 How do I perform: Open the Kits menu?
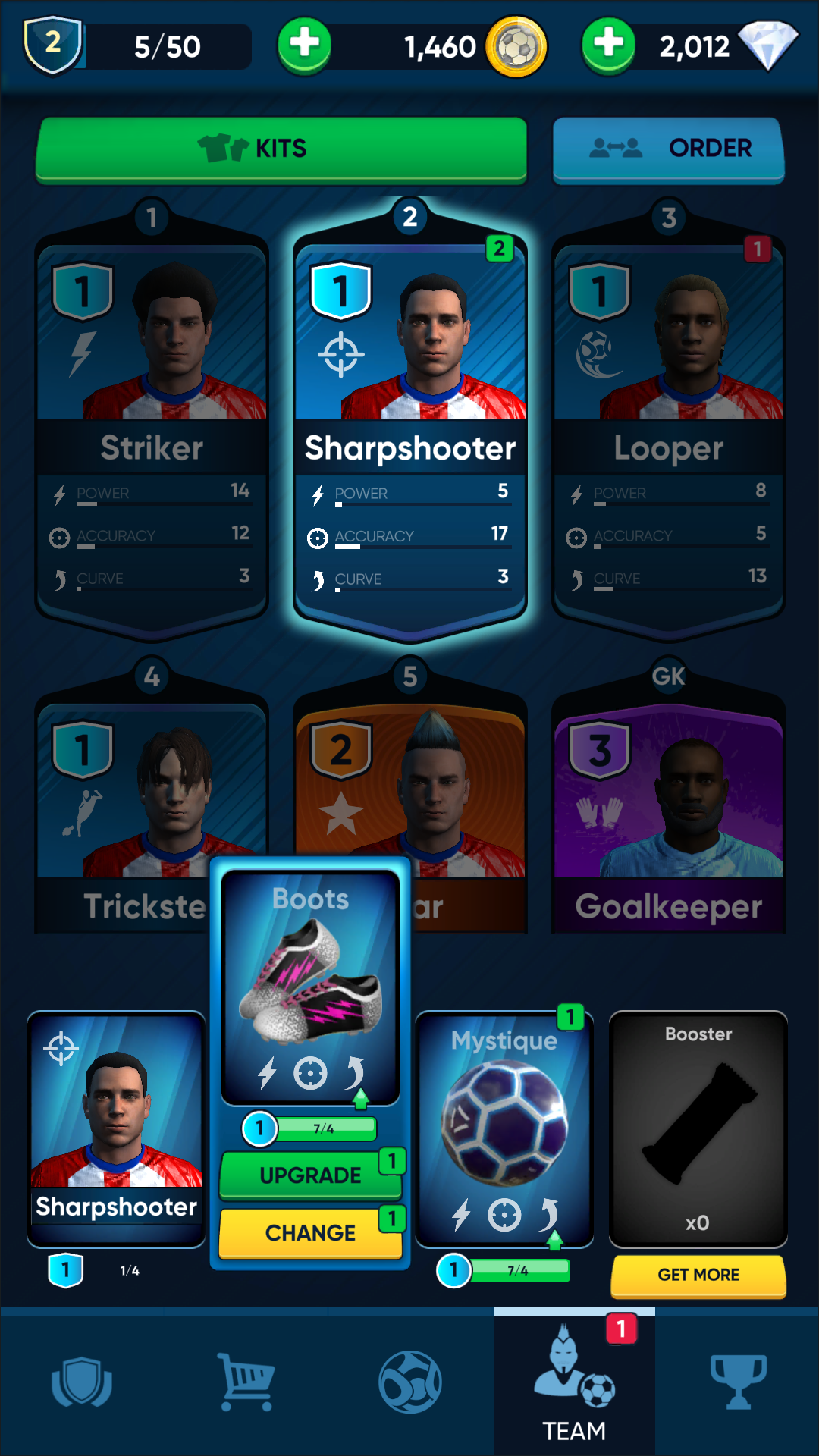pos(281,149)
